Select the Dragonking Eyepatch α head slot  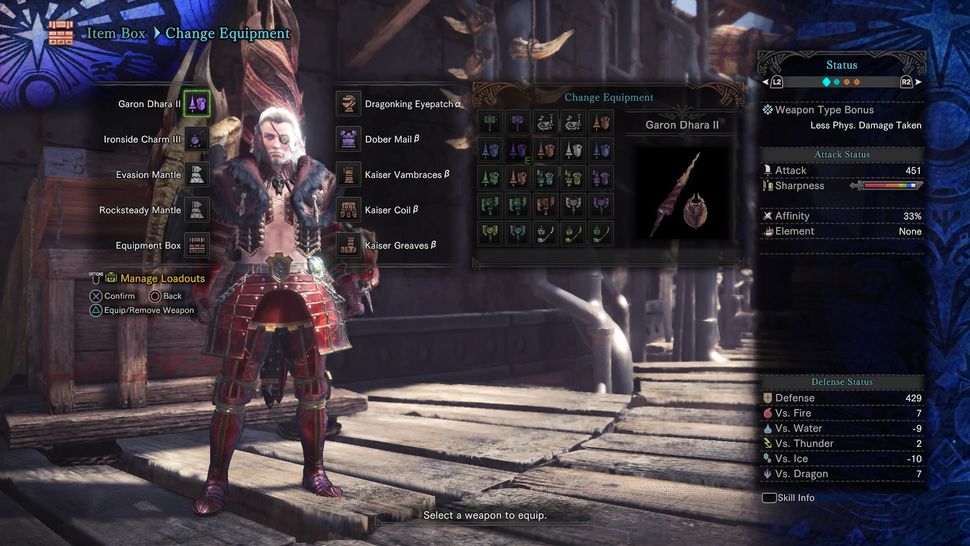349,104
